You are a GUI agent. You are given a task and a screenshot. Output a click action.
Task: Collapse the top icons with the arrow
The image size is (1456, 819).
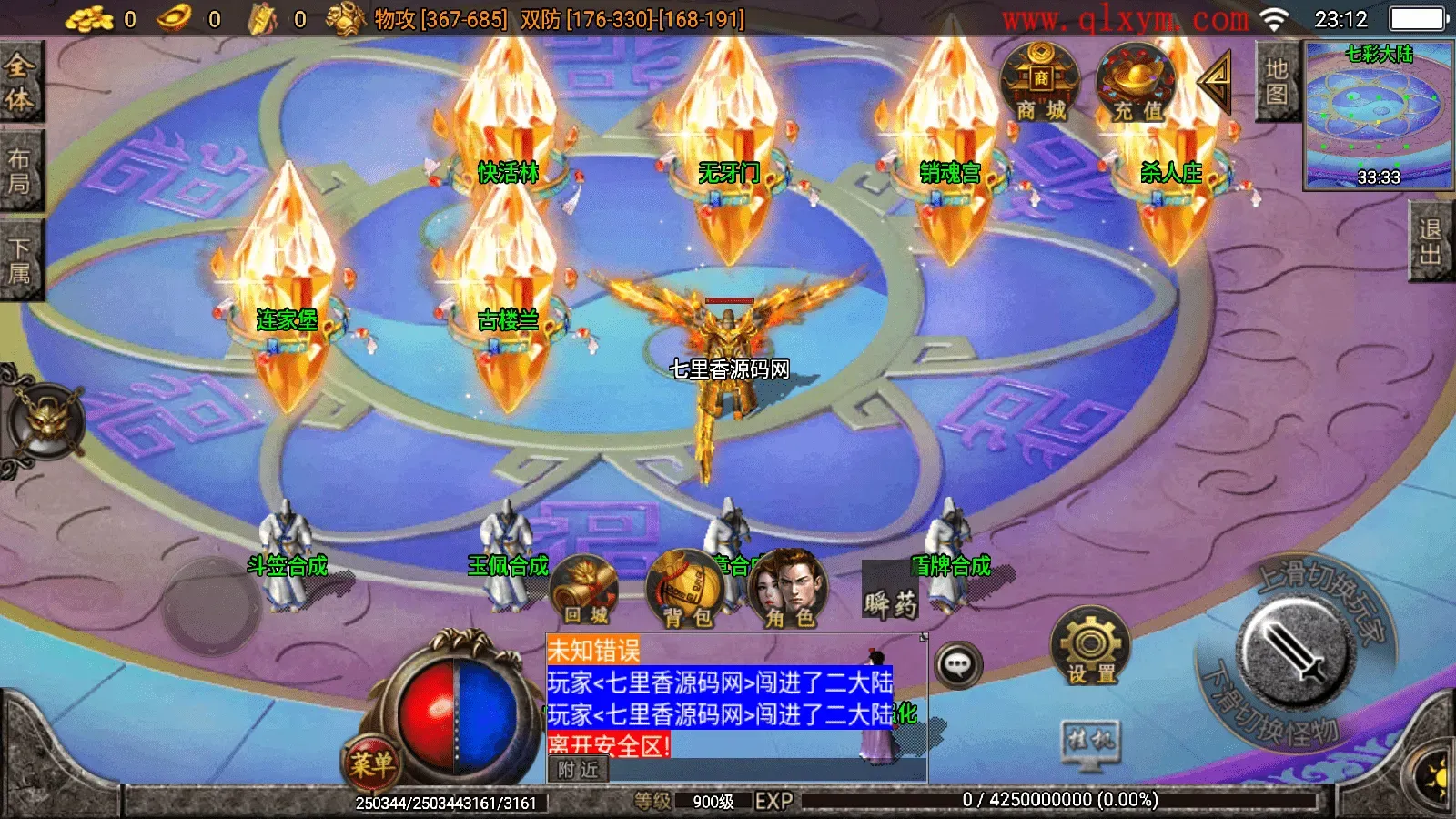[1216, 82]
